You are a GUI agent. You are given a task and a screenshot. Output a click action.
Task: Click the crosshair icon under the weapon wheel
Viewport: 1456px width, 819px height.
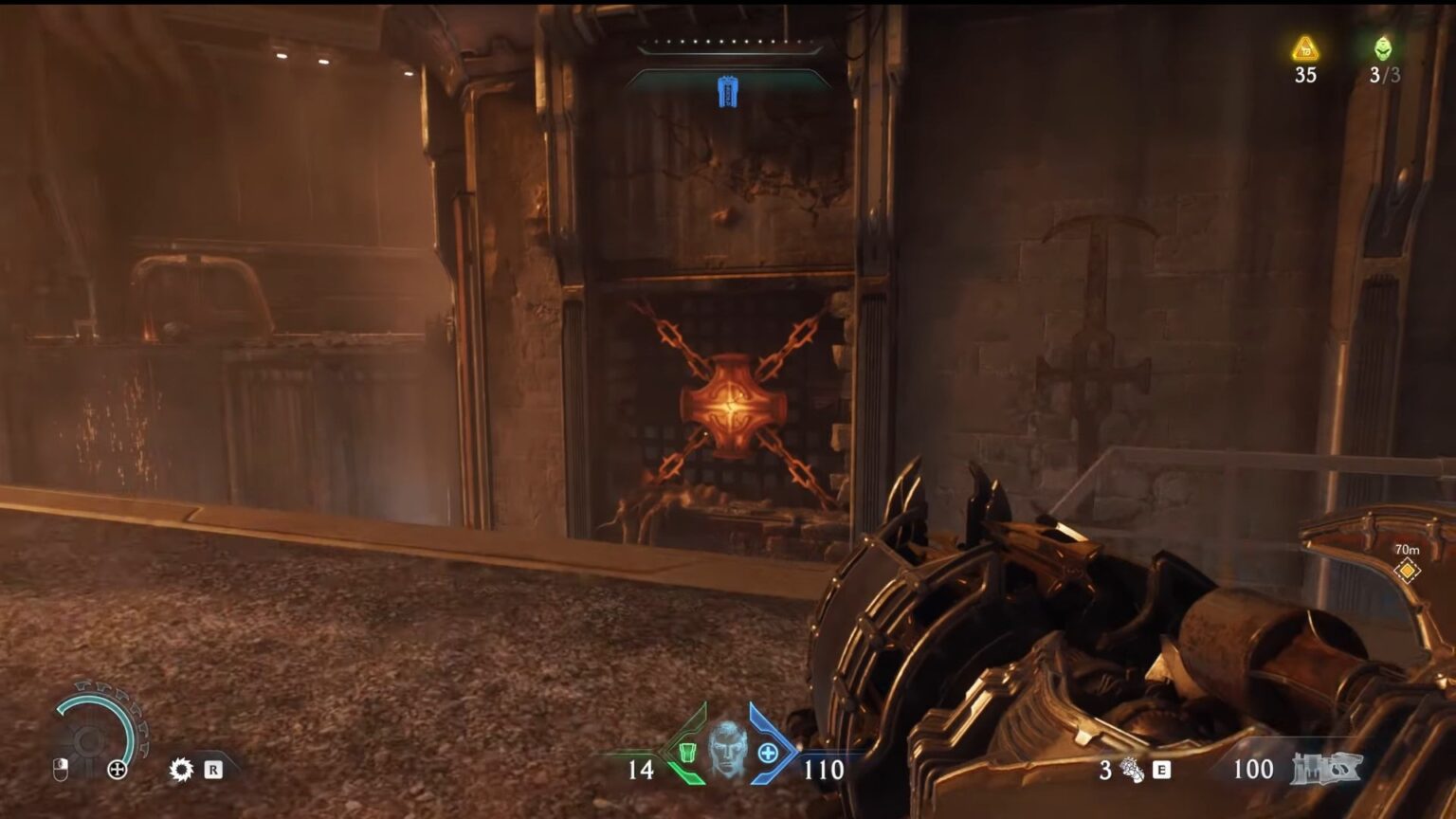coord(118,769)
